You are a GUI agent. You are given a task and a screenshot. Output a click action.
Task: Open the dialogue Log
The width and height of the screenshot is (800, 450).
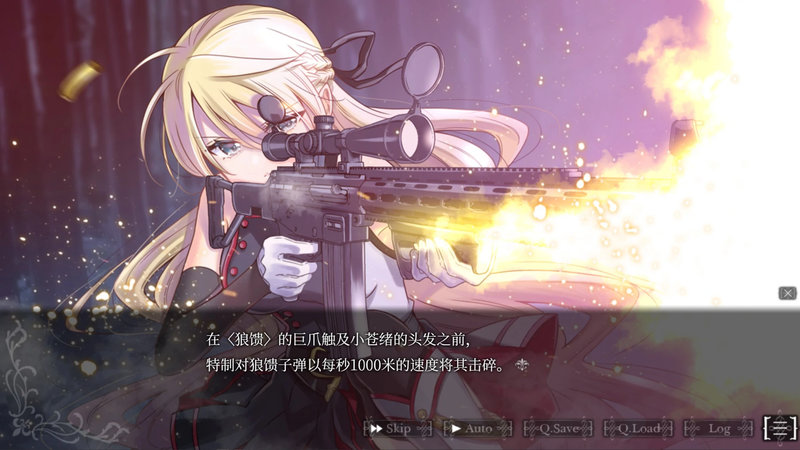click(x=718, y=428)
